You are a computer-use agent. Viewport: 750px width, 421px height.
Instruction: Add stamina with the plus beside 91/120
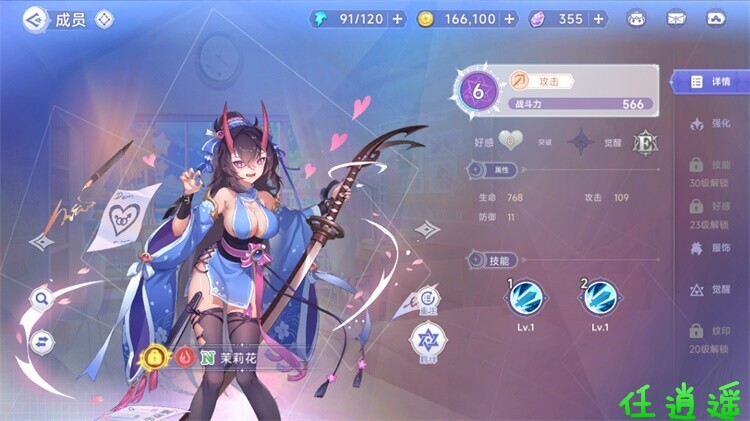click(x=399, y=19)
